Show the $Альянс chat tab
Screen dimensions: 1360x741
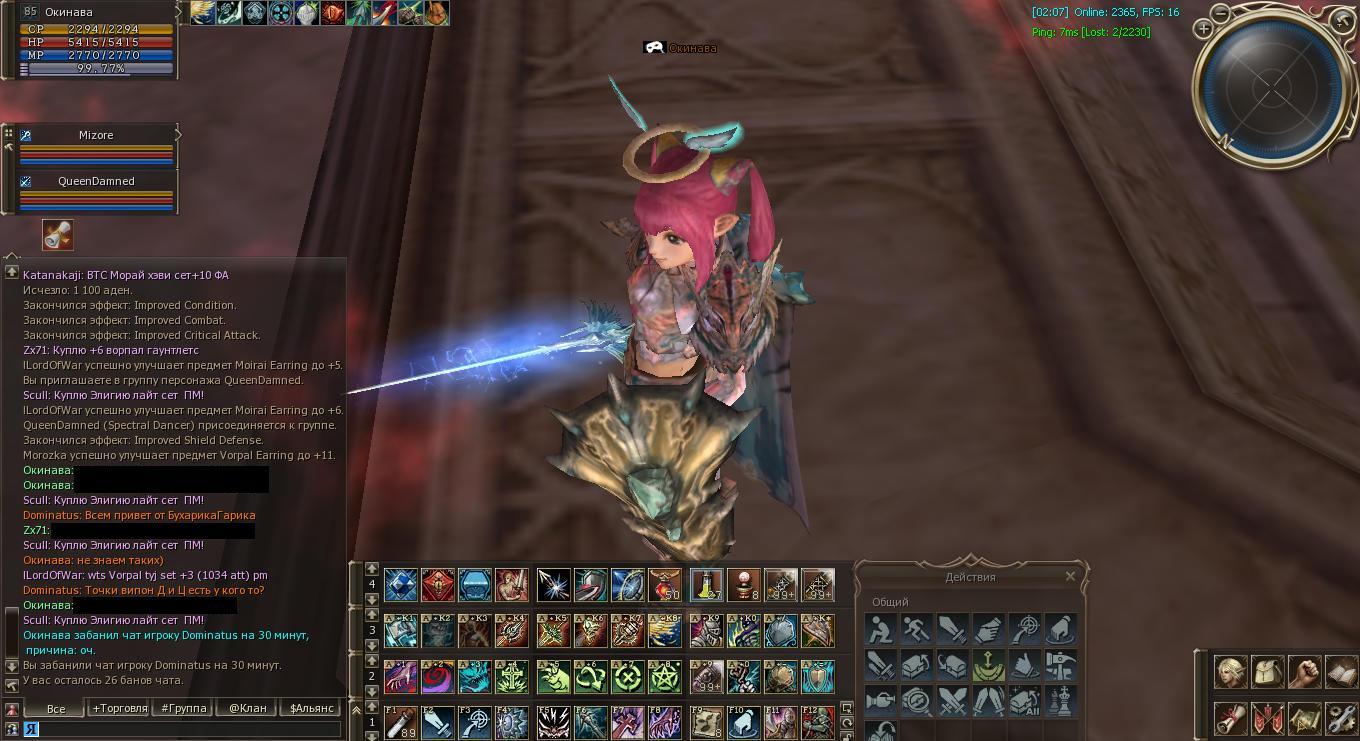point(311,708)
